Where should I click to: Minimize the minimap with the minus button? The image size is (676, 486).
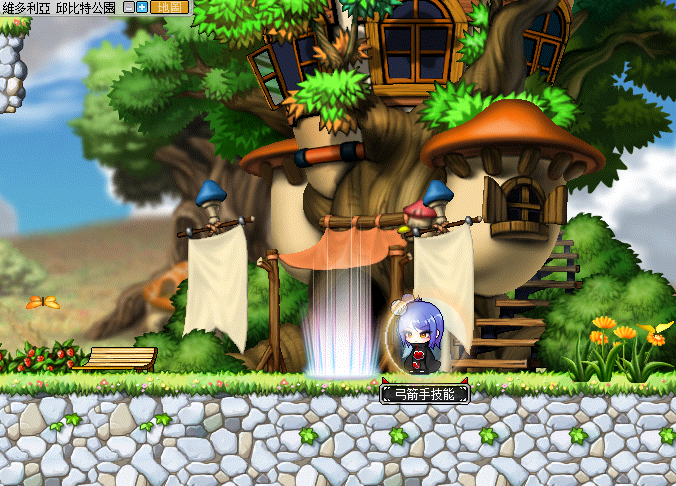point(129,7)
